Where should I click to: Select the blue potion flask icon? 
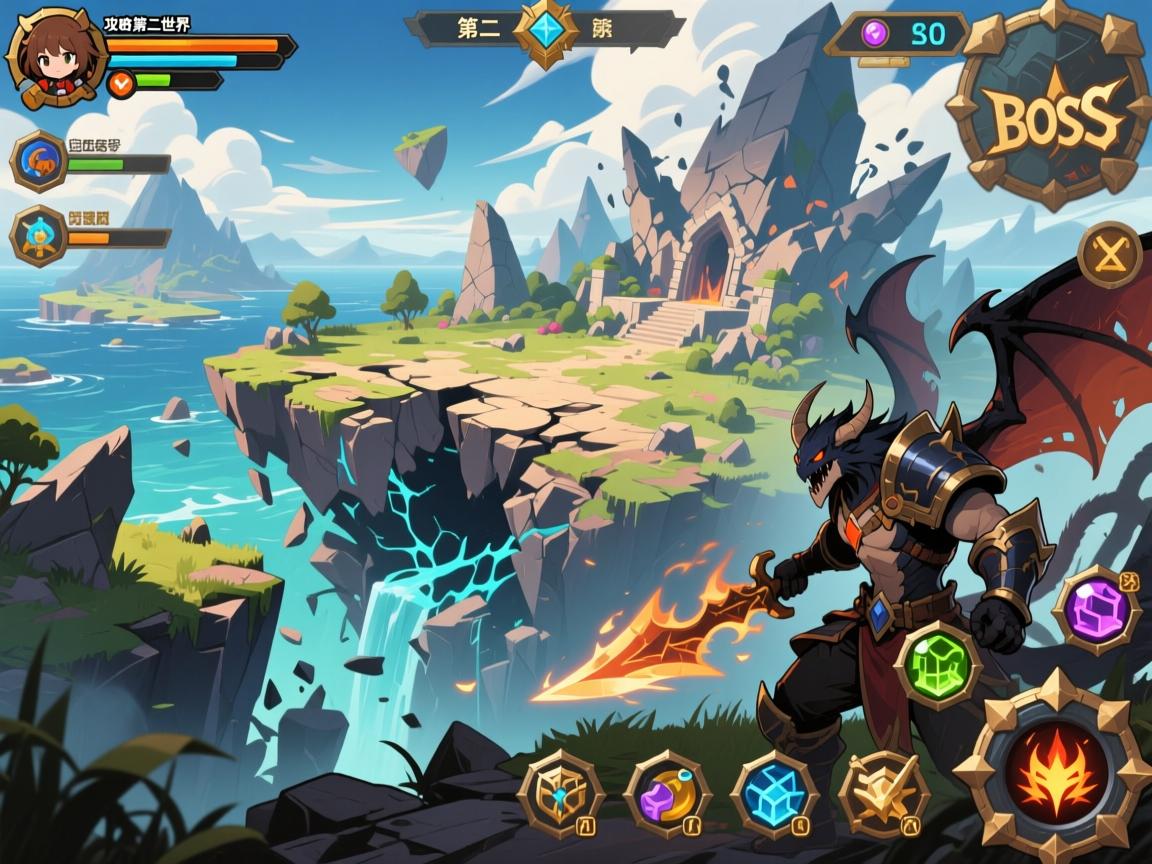click(x=40, y=235)
